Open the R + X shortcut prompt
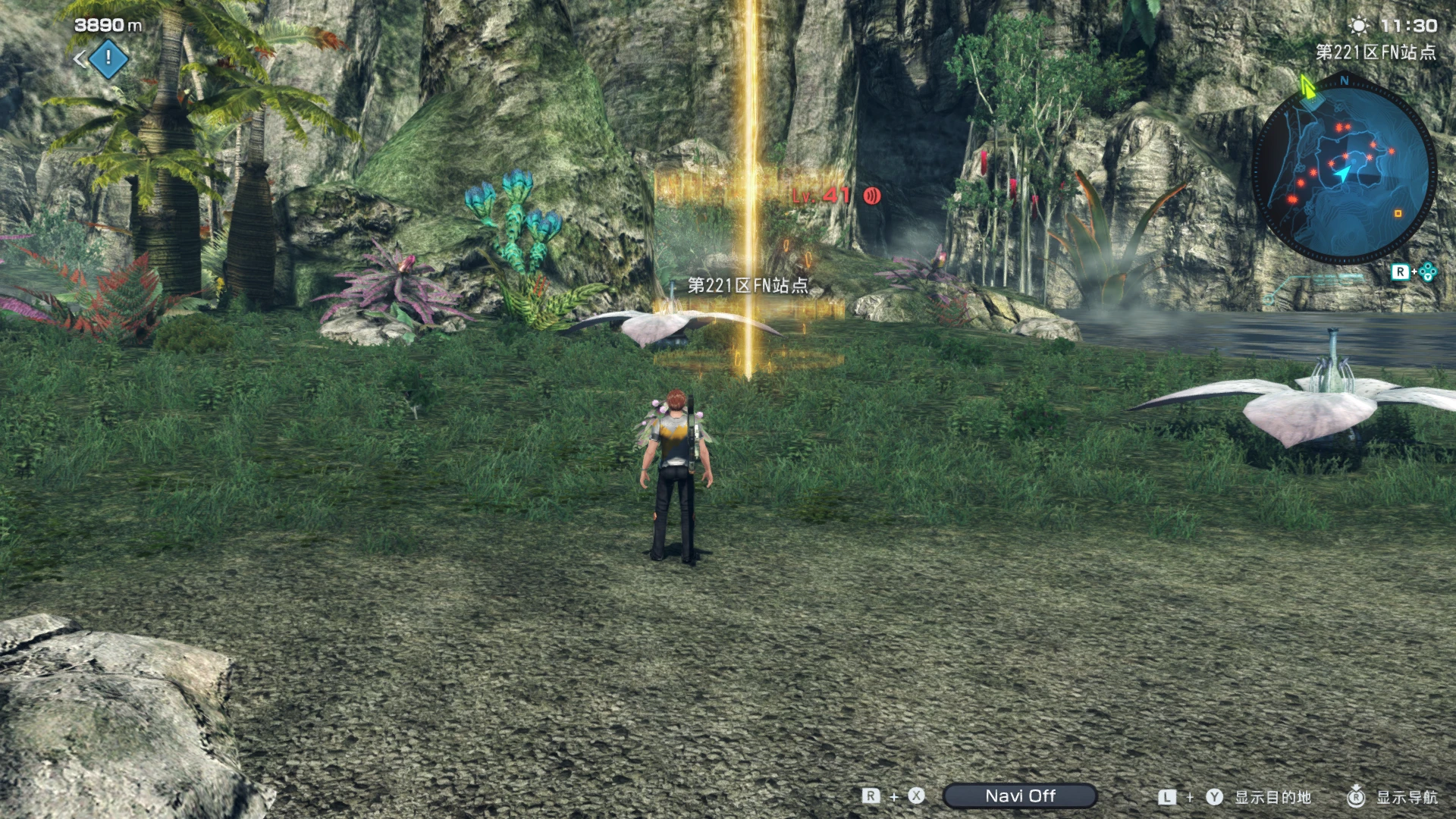The width and height of the screenshot is (1456, 819). (891, 795)
